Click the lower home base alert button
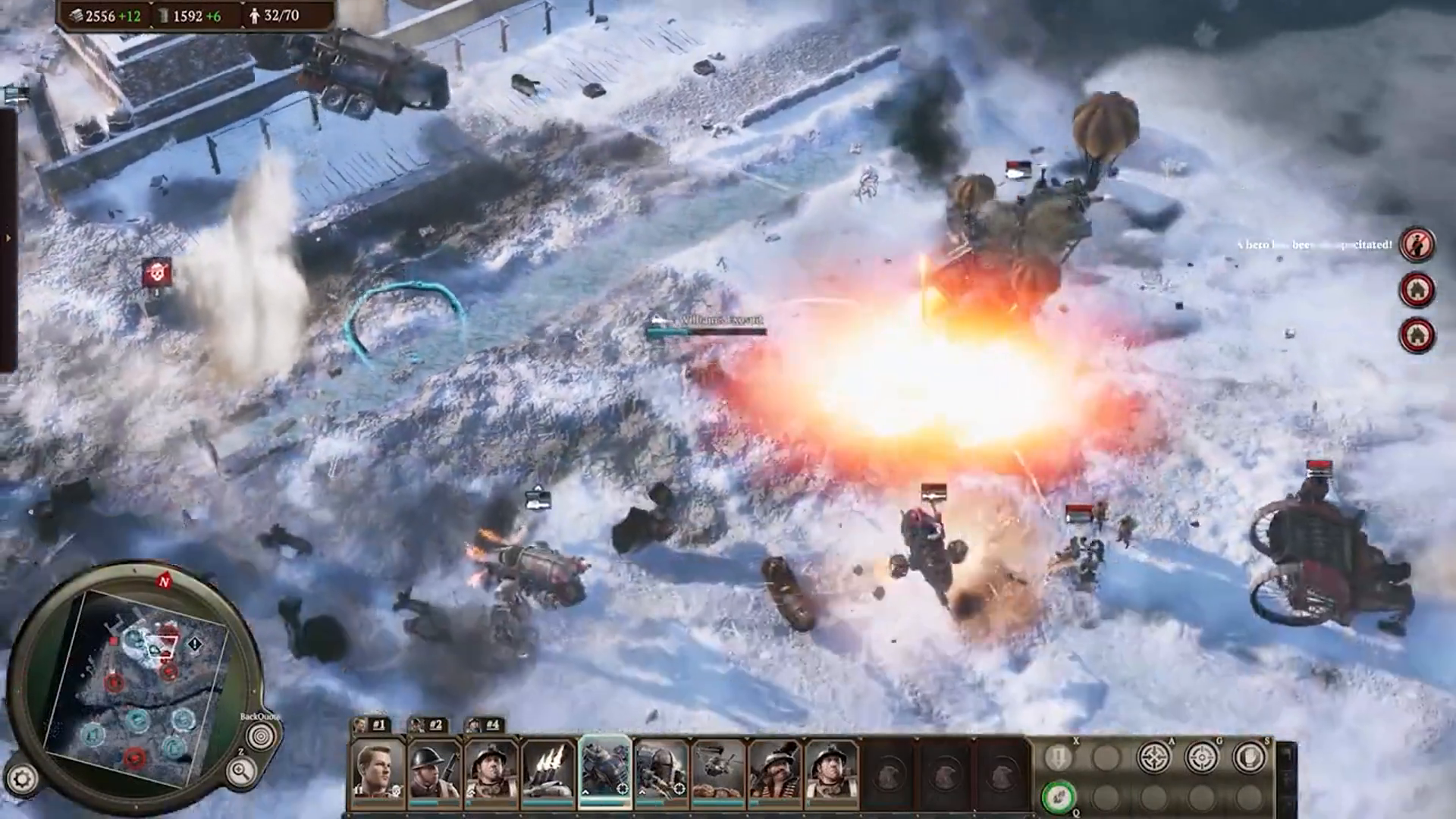The width and height of the screenshot is (1456, 819). coord(1417,332)
